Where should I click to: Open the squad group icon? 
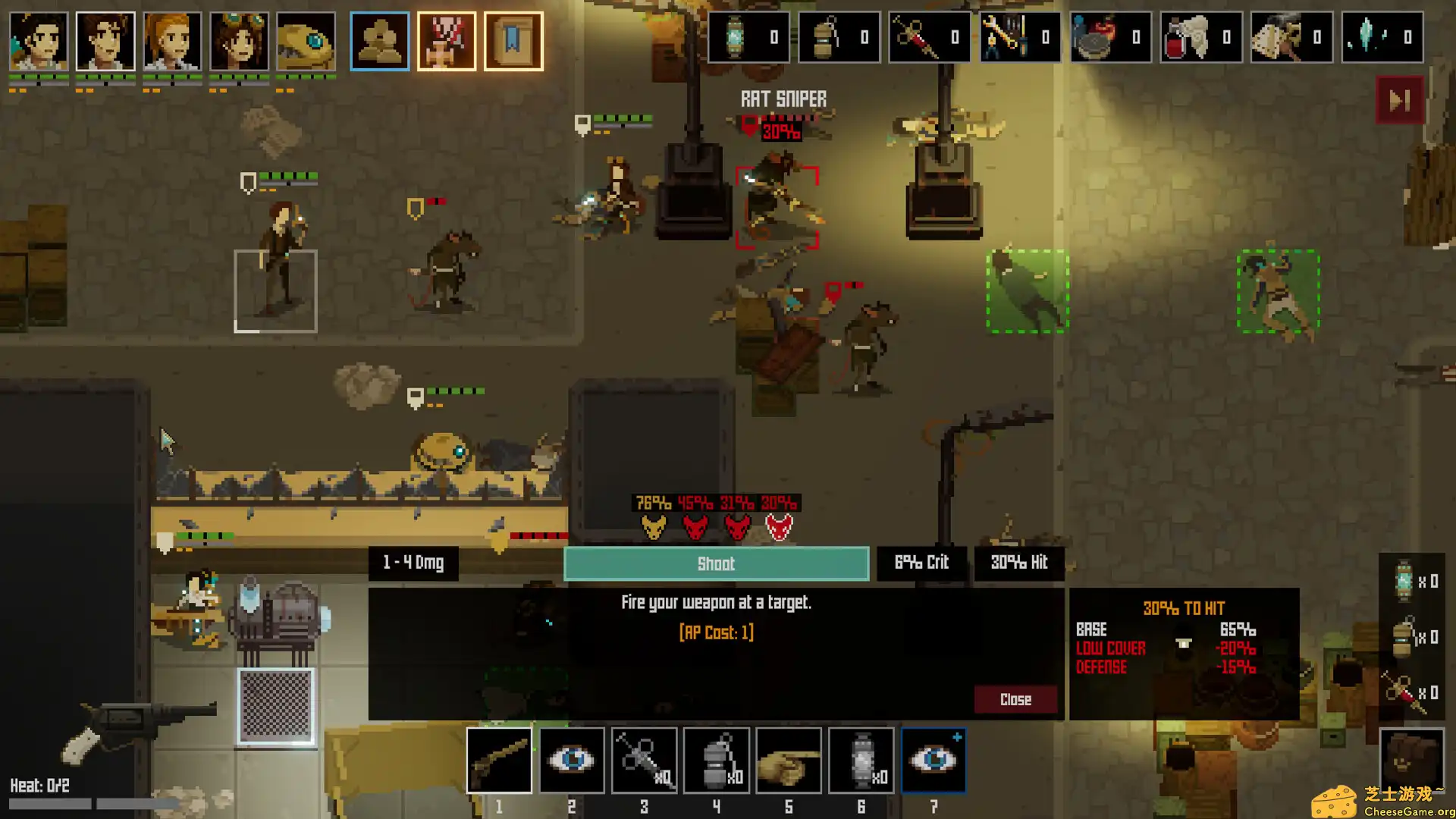click(x=379, y=41)
